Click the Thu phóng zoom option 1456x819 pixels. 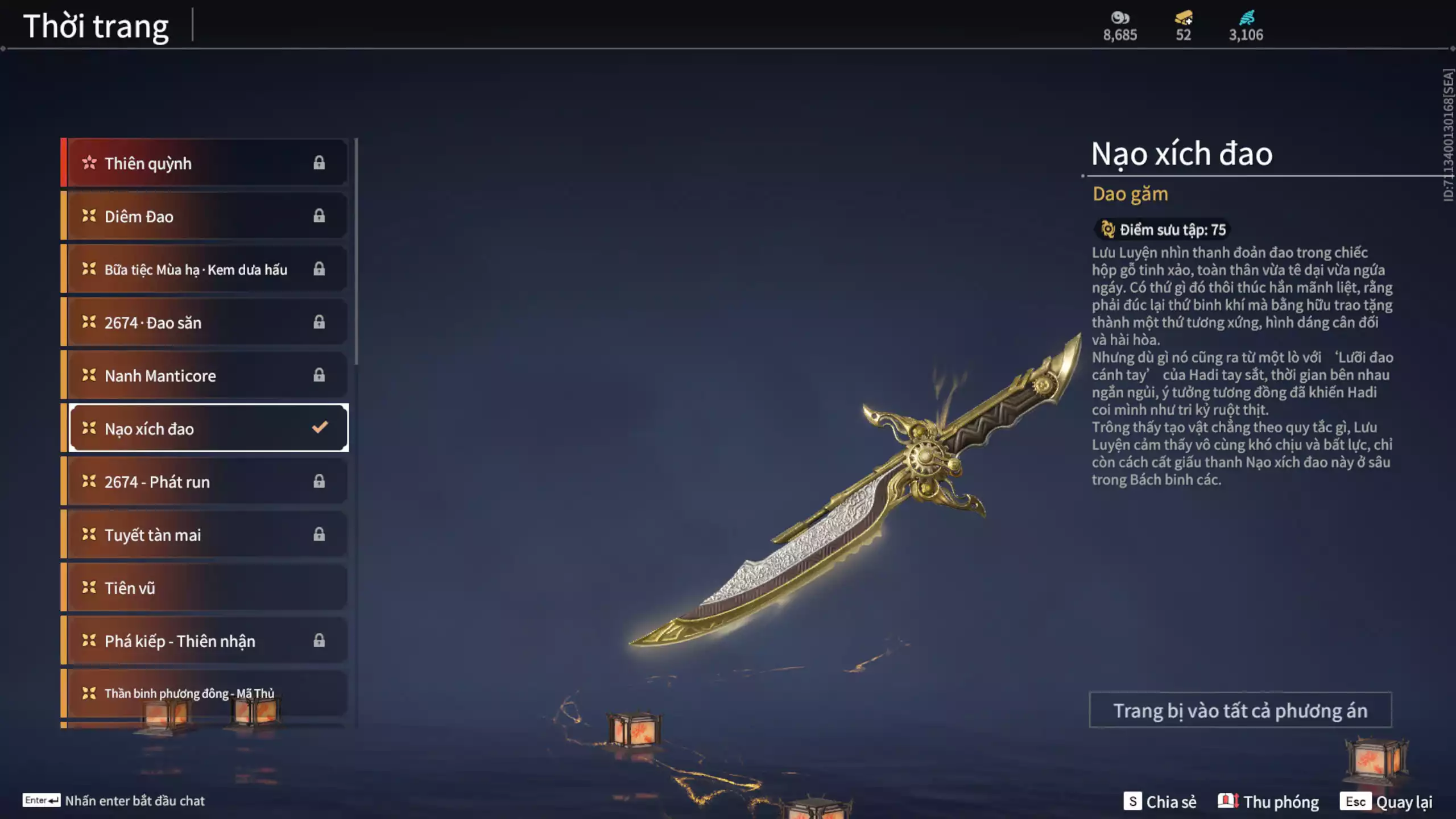[1268, 801]
